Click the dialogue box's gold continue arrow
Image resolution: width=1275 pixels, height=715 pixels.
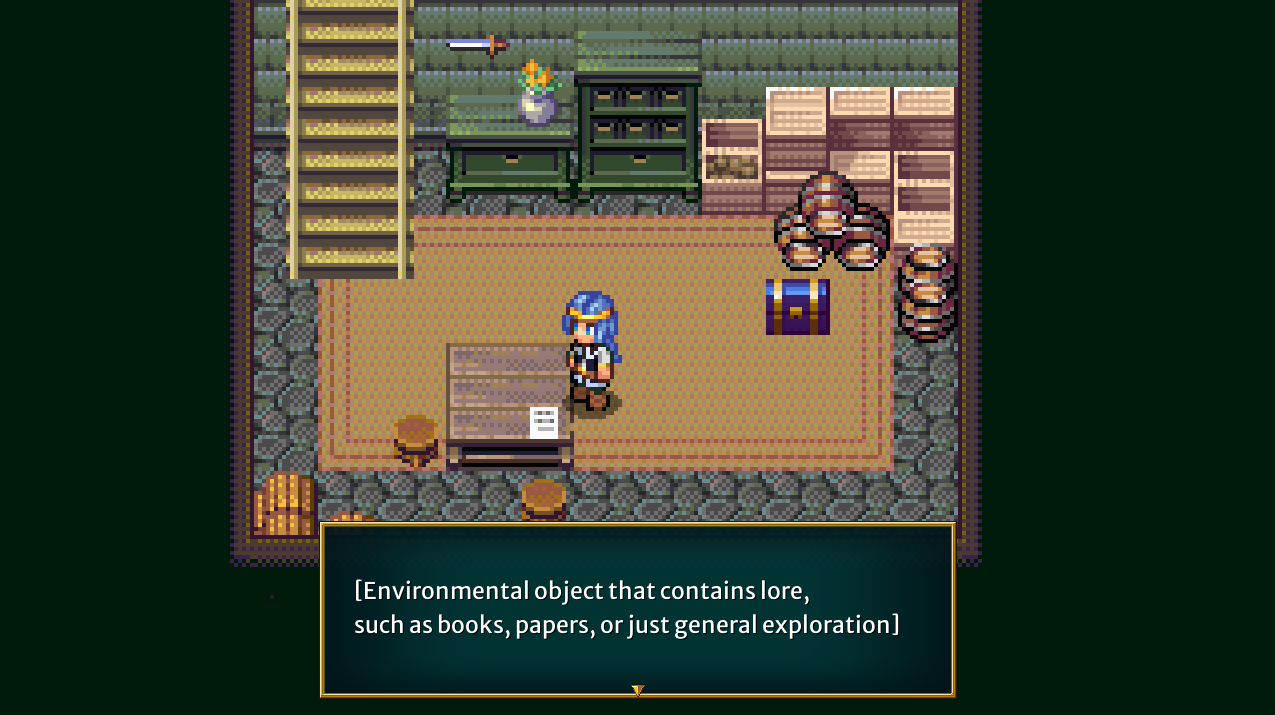point(637,690)
